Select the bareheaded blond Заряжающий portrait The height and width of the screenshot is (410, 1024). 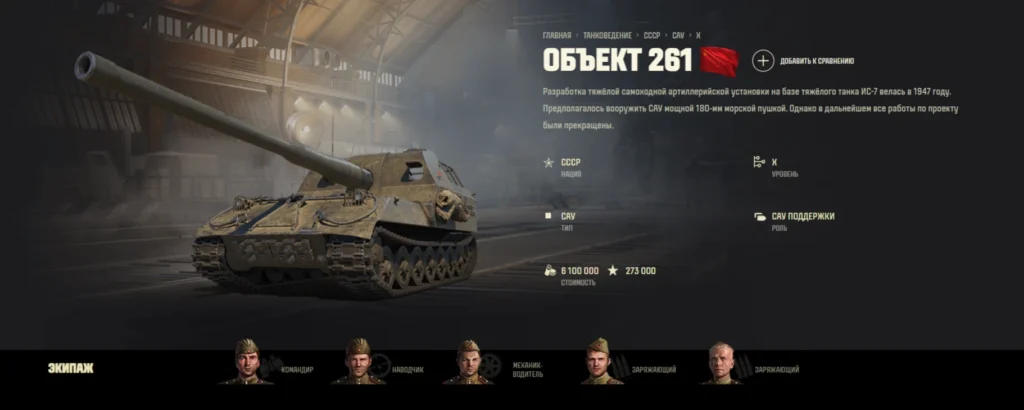click(721, 363)
